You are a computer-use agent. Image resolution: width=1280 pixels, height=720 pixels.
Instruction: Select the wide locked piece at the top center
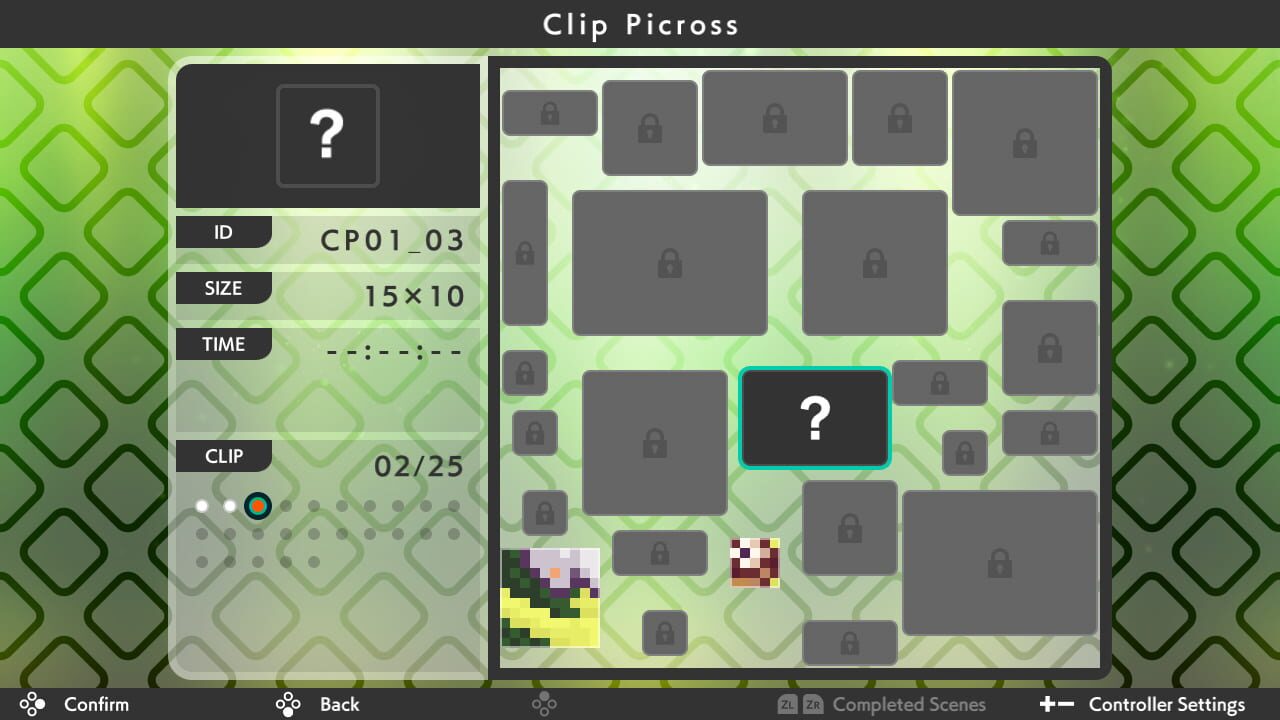tap(775, 117)
